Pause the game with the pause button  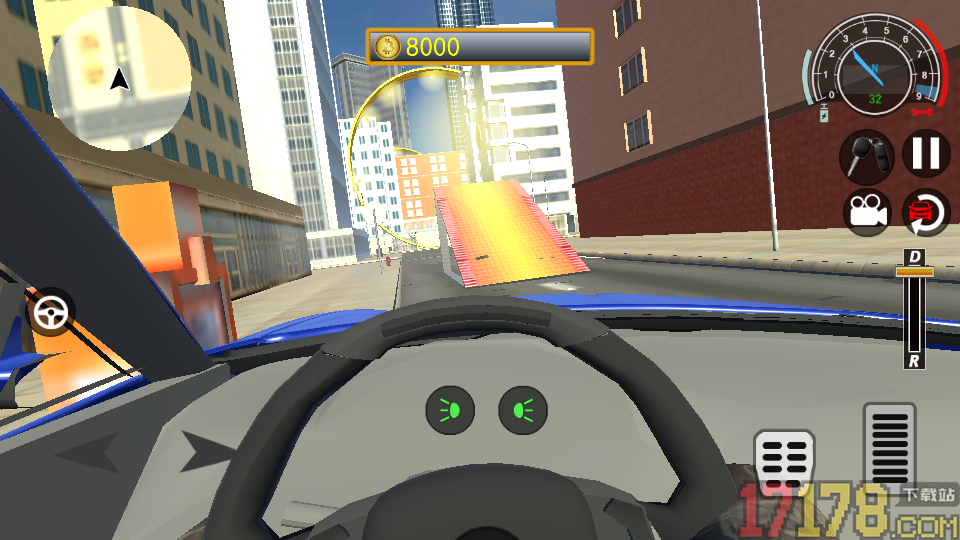point(927,154)
